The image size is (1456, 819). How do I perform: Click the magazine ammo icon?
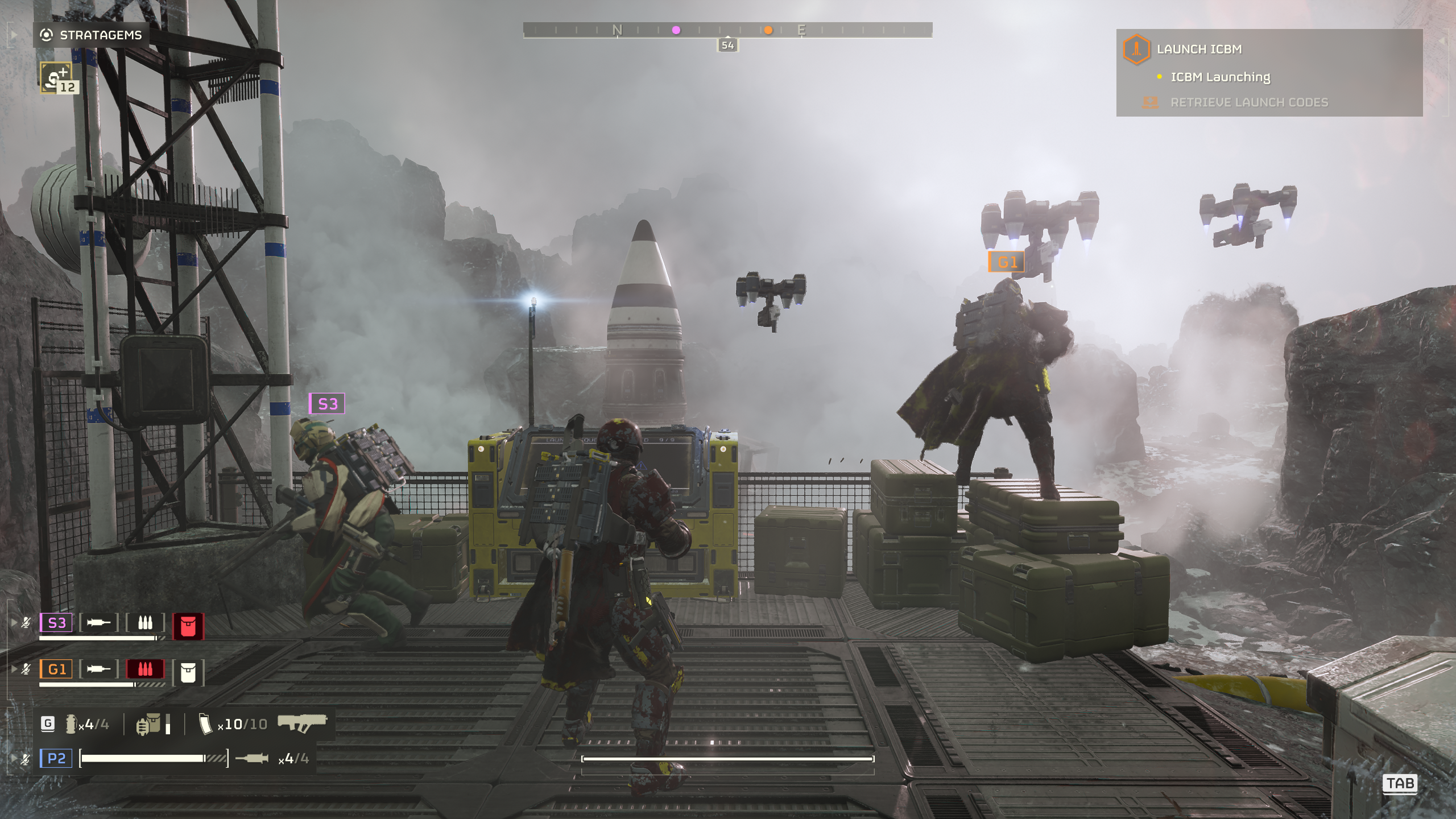pyautogui.click(x=205, y=724)
